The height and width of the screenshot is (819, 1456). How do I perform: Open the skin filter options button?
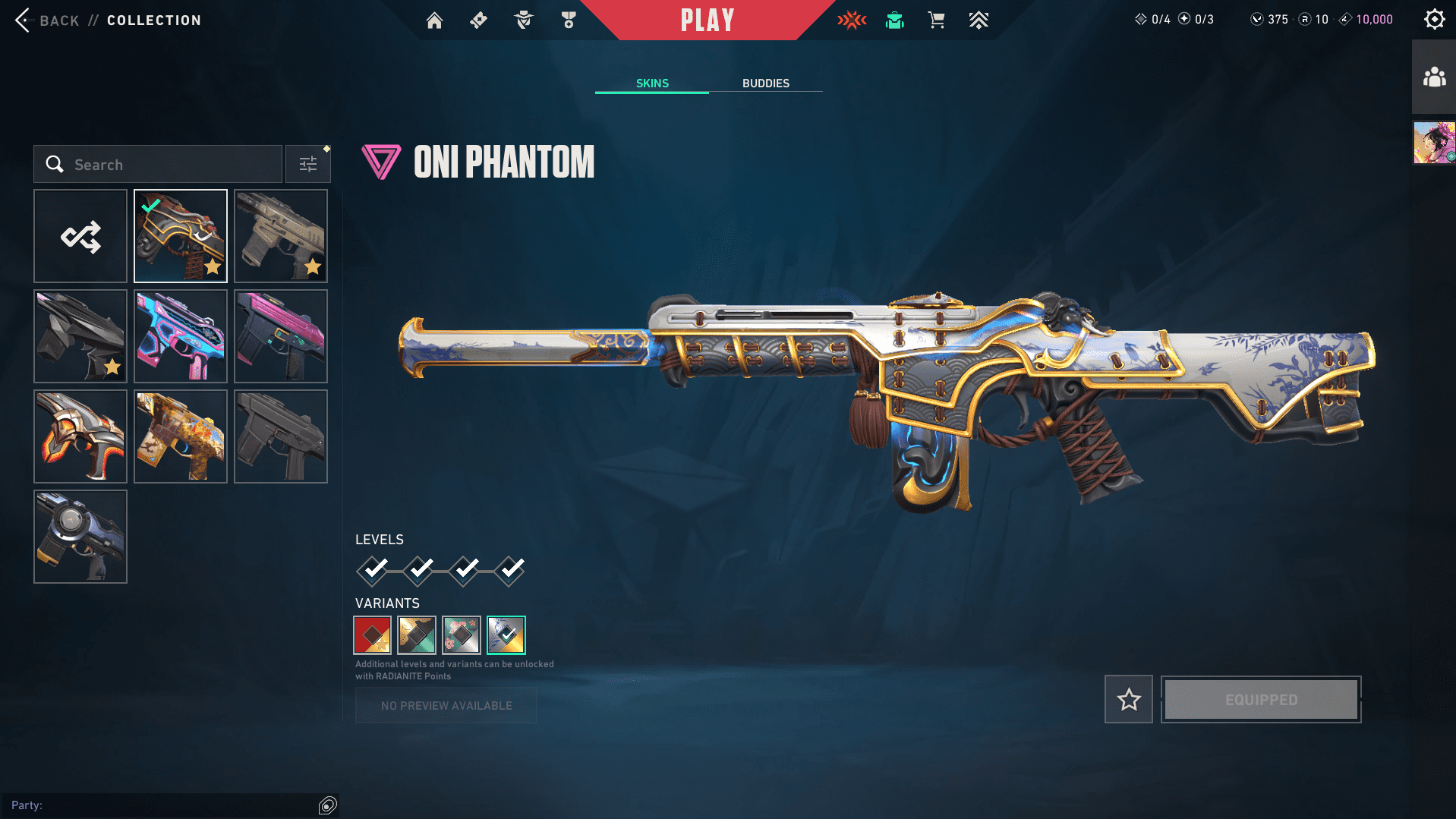click(308, 164)
